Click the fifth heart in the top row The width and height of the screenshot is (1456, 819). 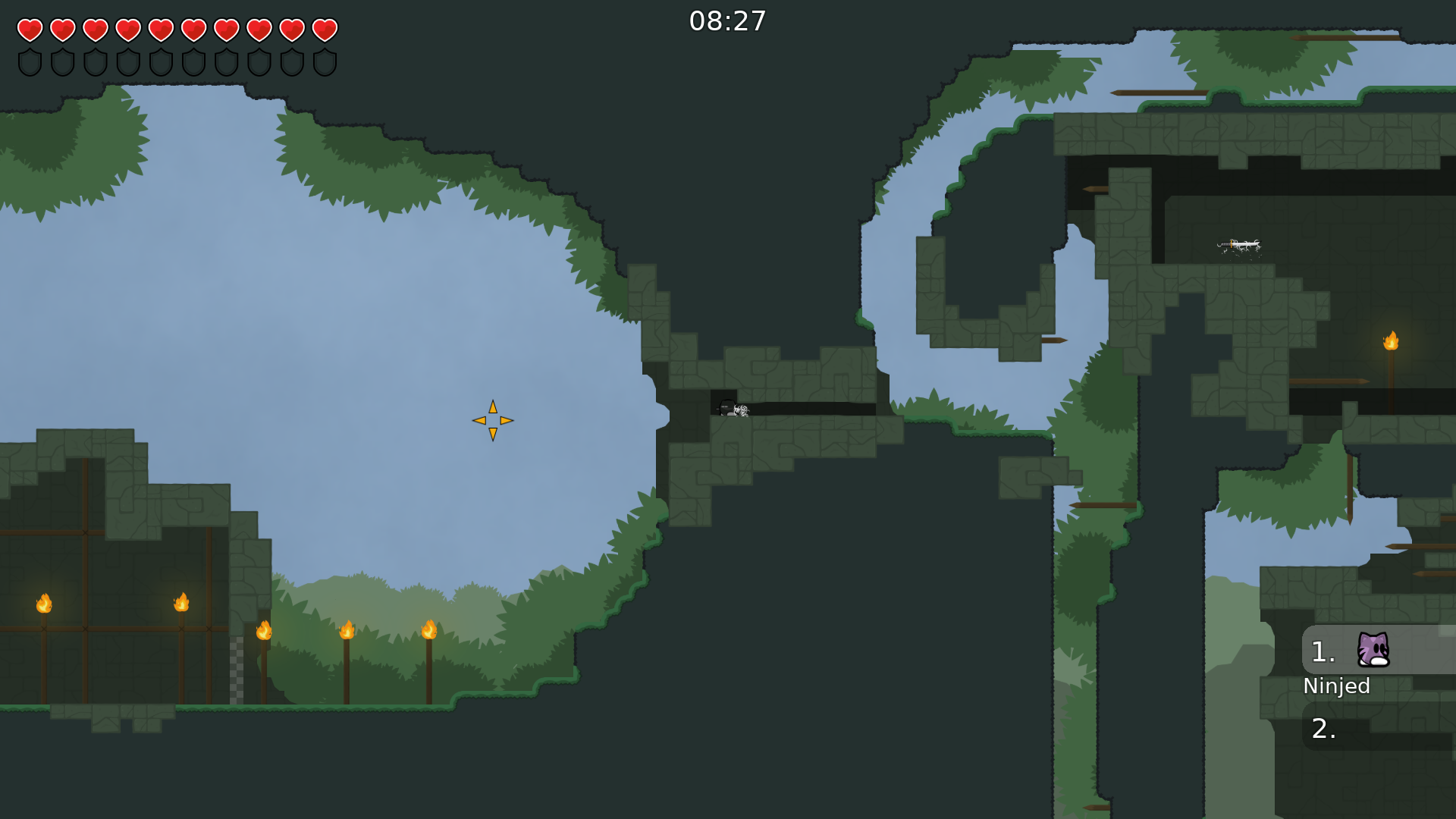(x=160, y=30)
